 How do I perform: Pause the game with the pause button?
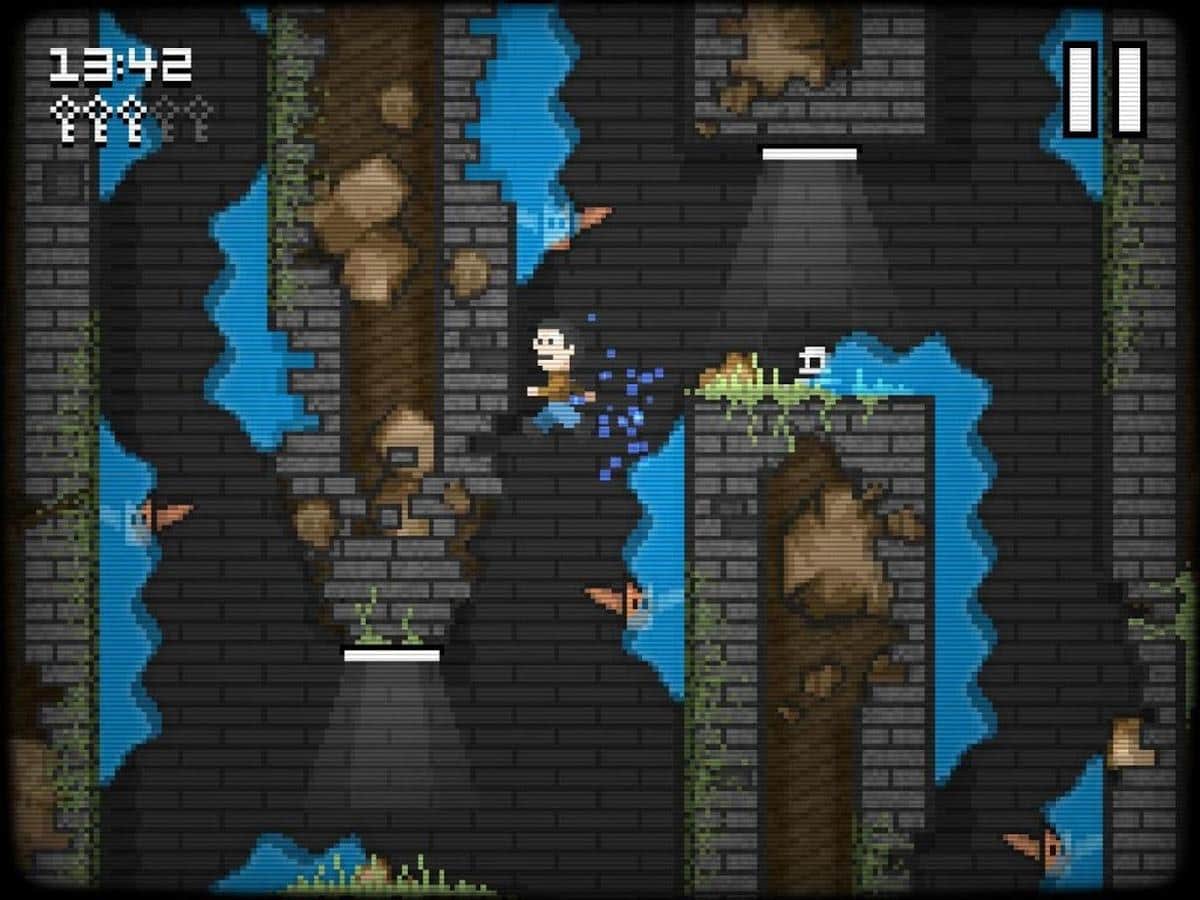1104,88
